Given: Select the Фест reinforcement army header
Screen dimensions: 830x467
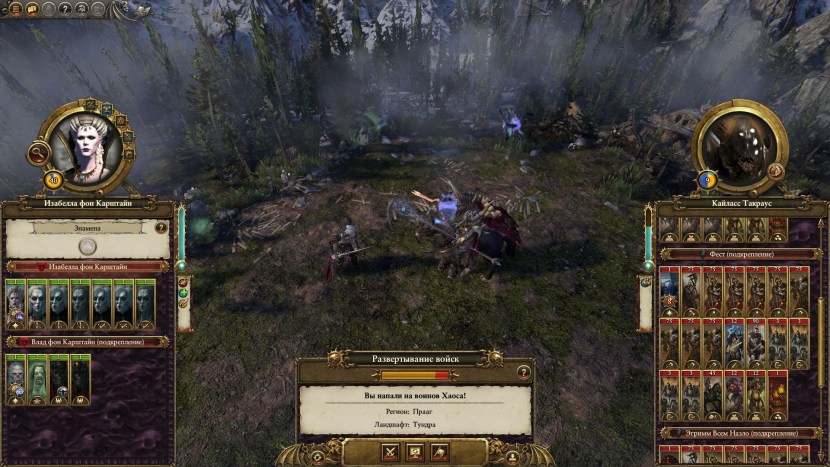Looking at the screenshot, I should 740,254.
